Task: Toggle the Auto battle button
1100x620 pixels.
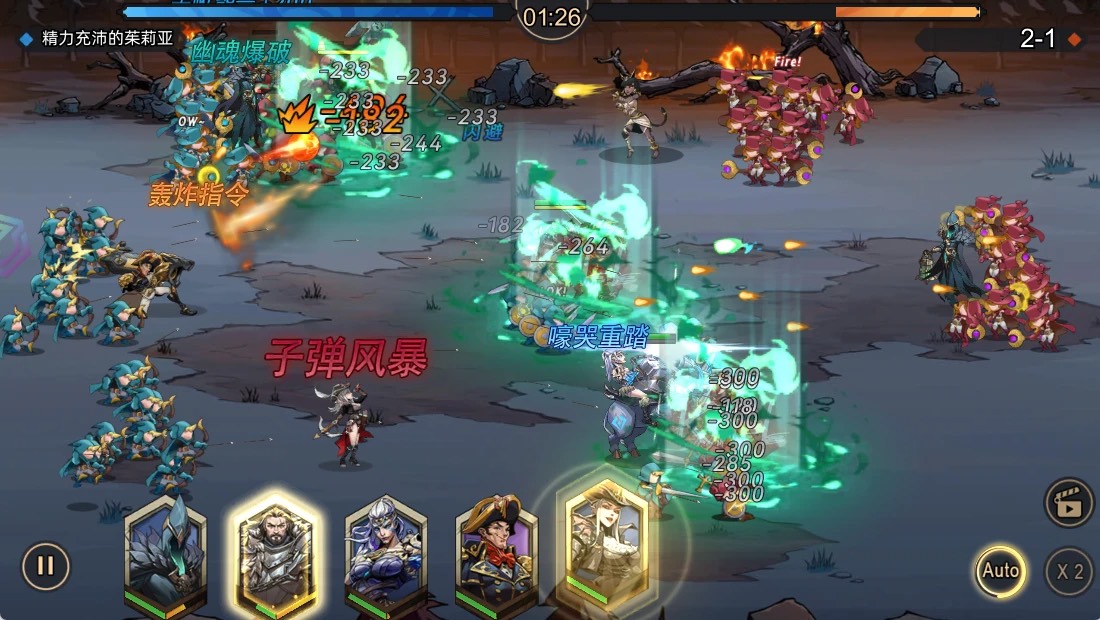Action: tap(999, 571)
